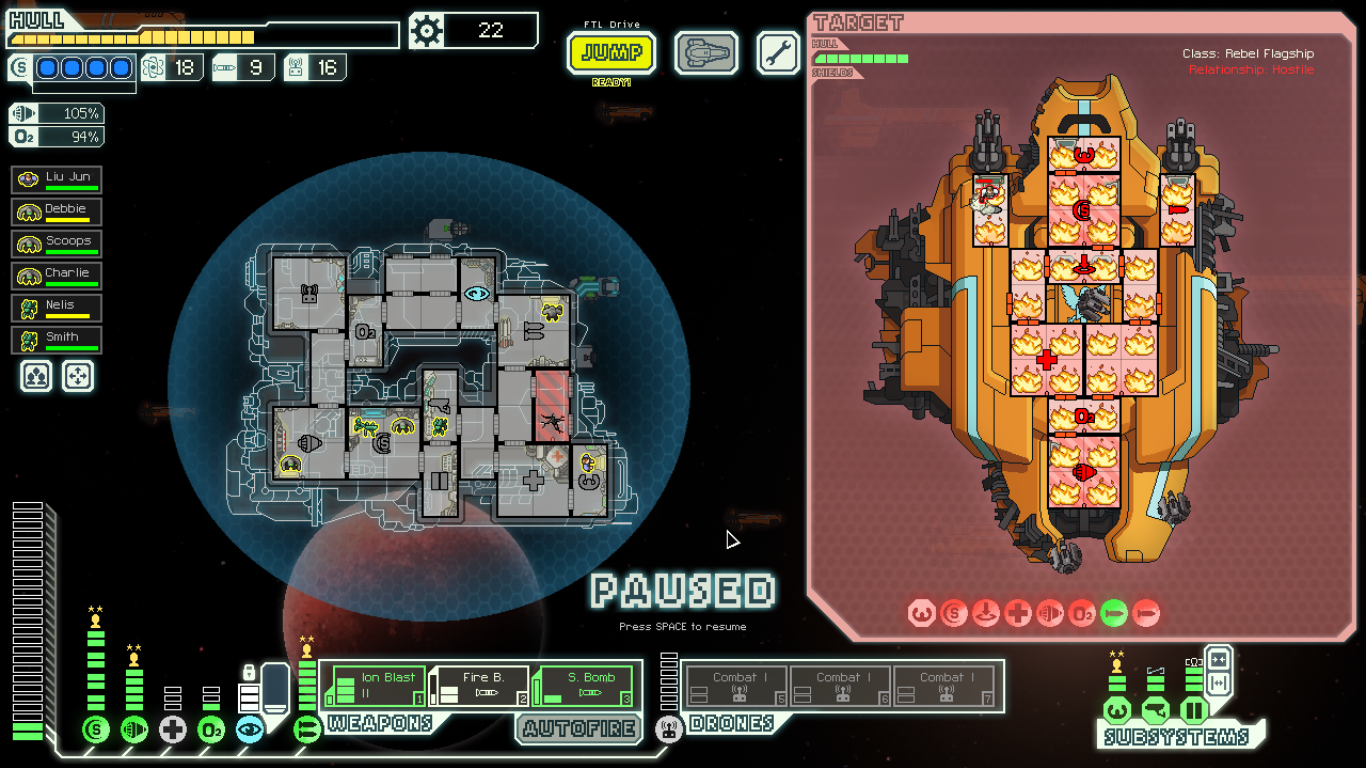Viewport: 1366px width, 768px height.
Task: Select crew member Nelis
Action: click(57, 308)
